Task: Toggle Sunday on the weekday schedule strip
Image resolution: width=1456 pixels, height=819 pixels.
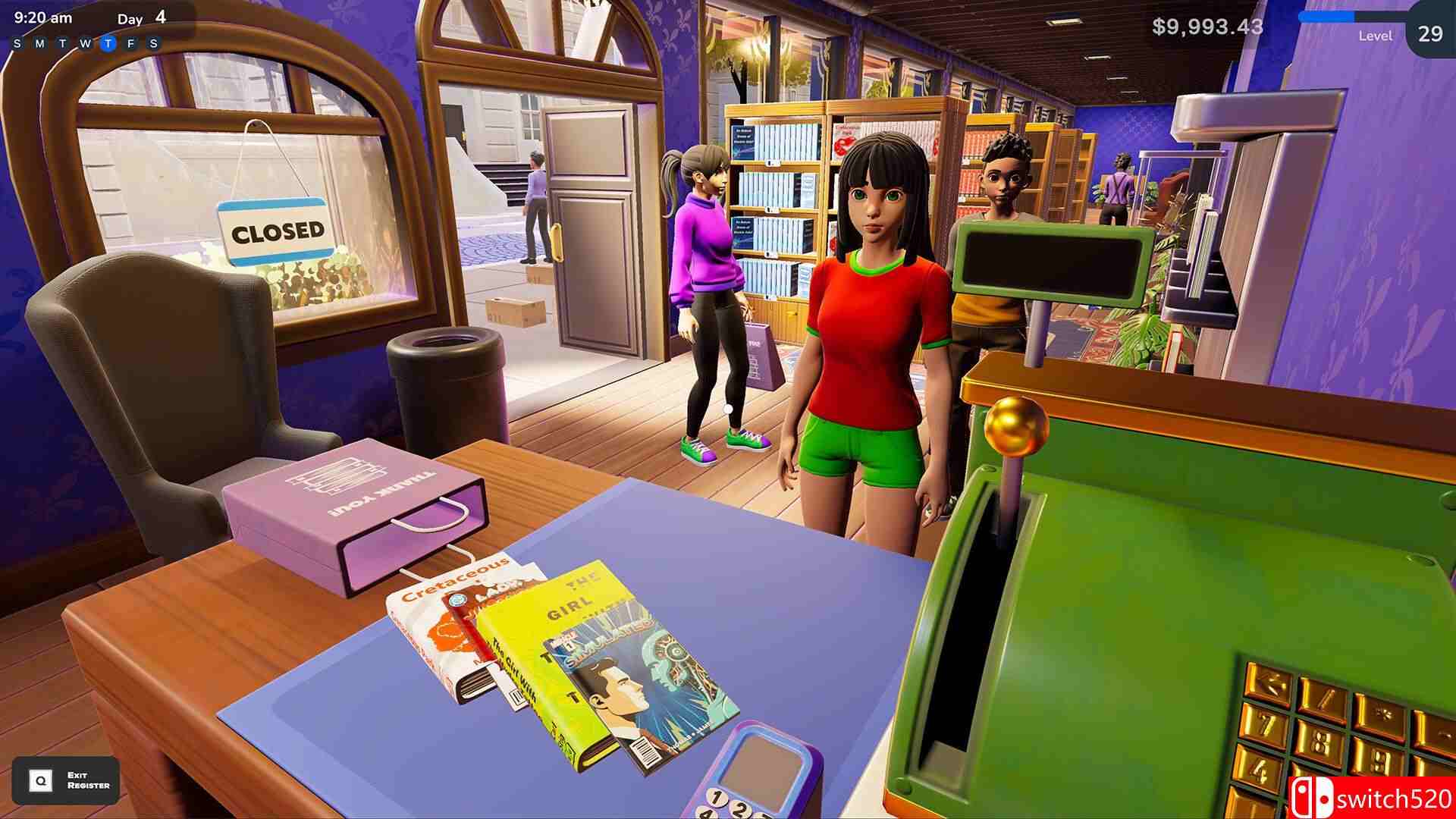Action: click(x=17, y=44)
